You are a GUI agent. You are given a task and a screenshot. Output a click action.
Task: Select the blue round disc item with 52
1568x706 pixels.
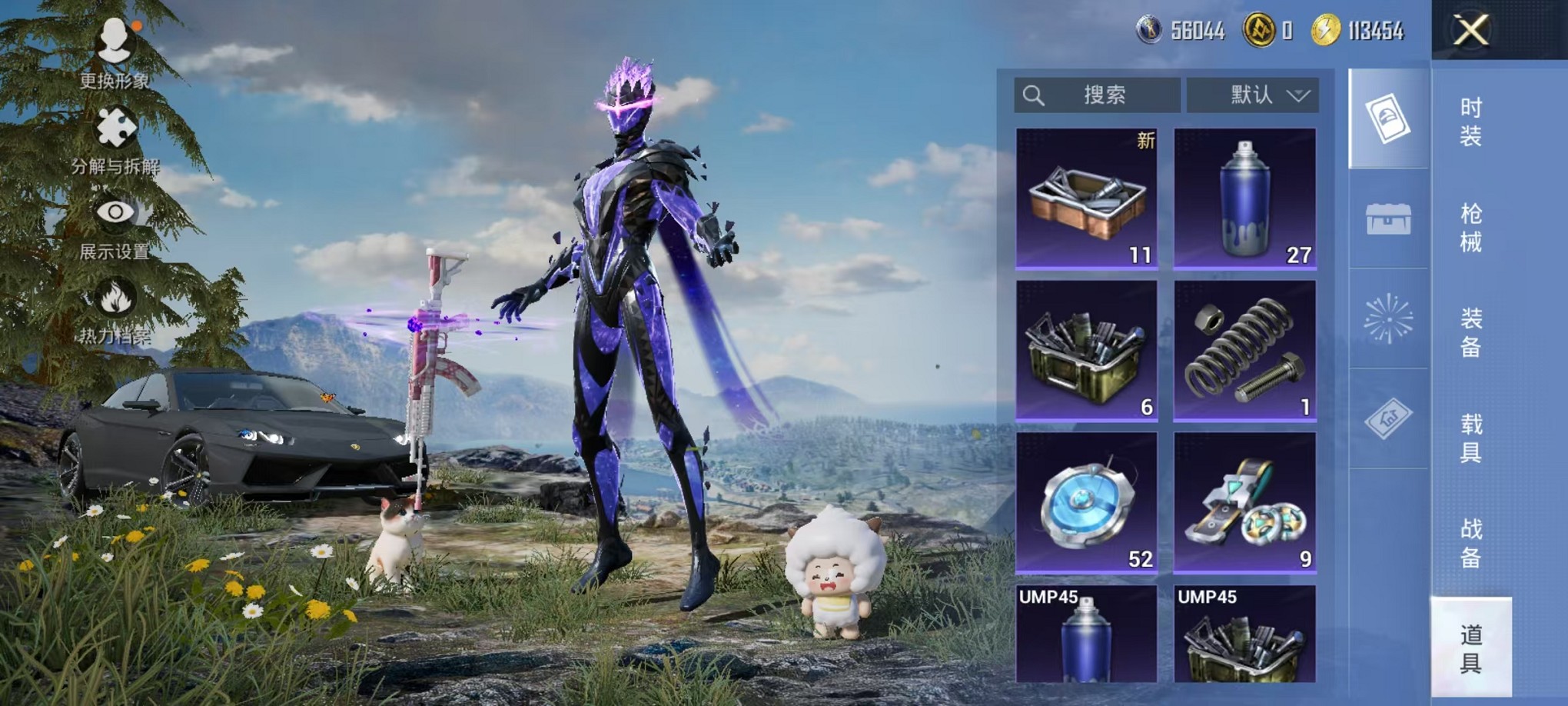pyautogui.click(x=1087, y=503)
